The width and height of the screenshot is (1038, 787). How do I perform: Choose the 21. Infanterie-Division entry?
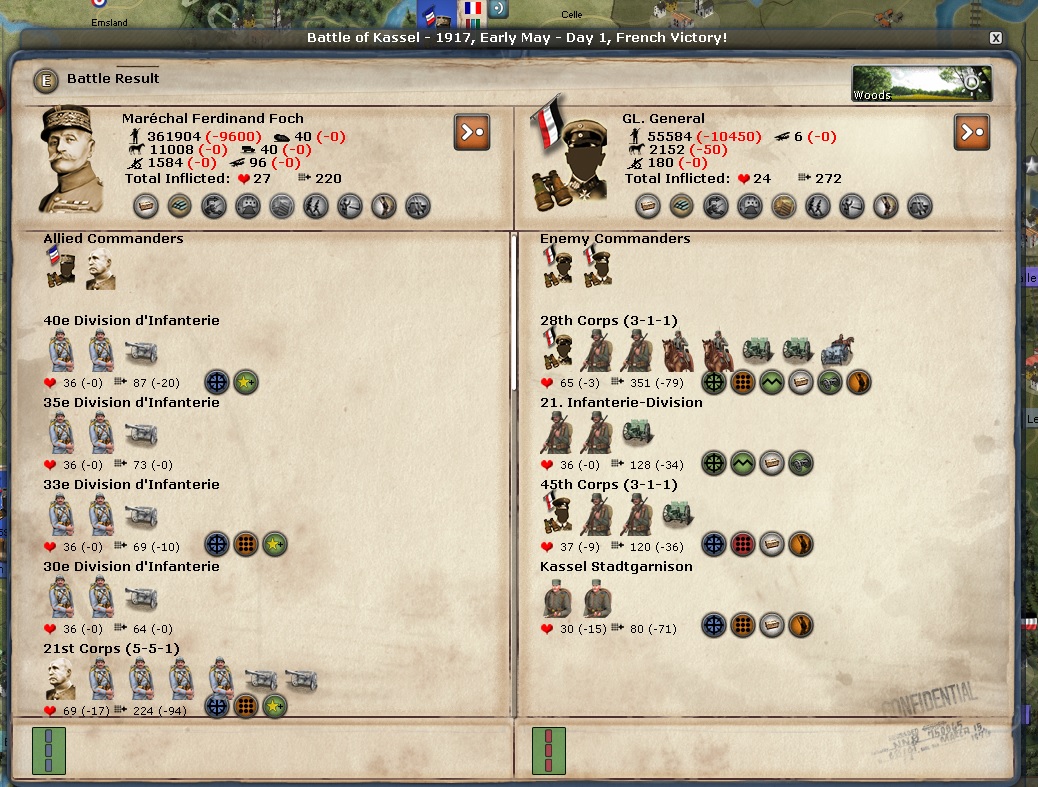click(621, 403)
